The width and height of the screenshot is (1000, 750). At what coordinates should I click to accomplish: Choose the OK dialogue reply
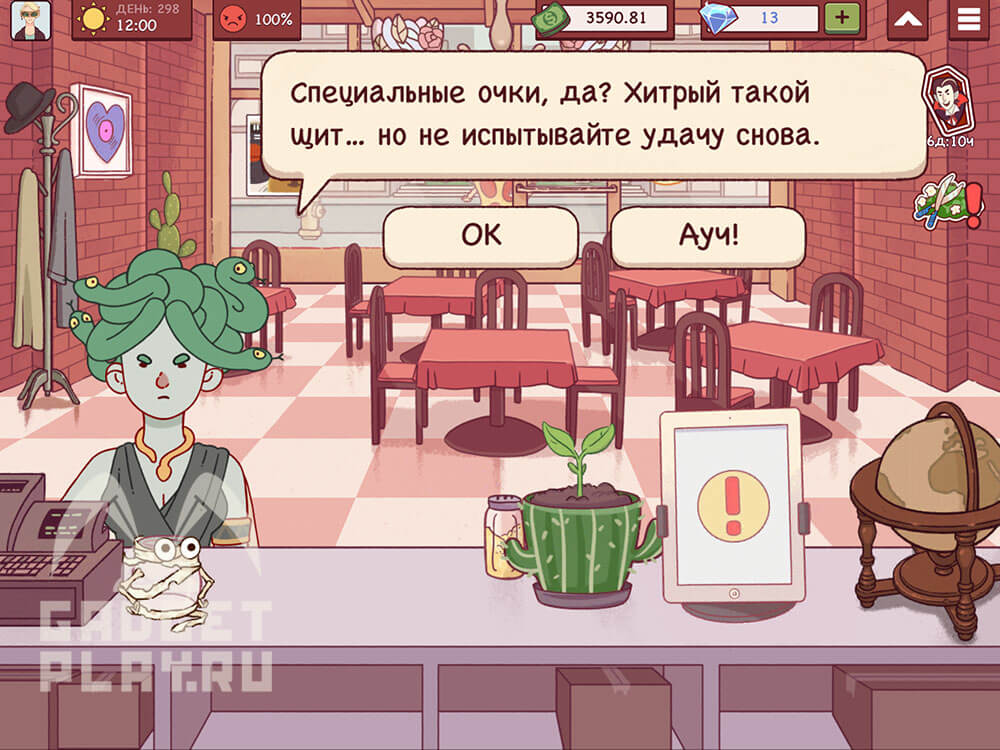(480, 237)
